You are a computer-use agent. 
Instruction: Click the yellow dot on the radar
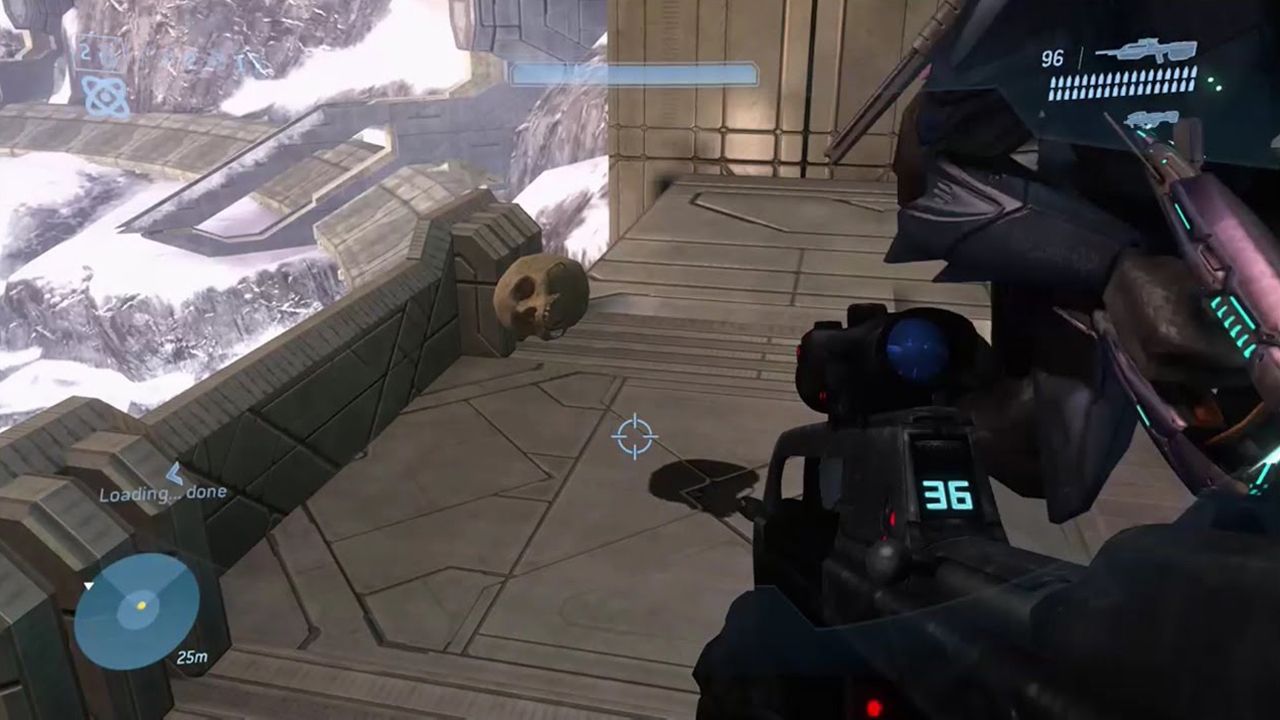(x=140, y=603)
